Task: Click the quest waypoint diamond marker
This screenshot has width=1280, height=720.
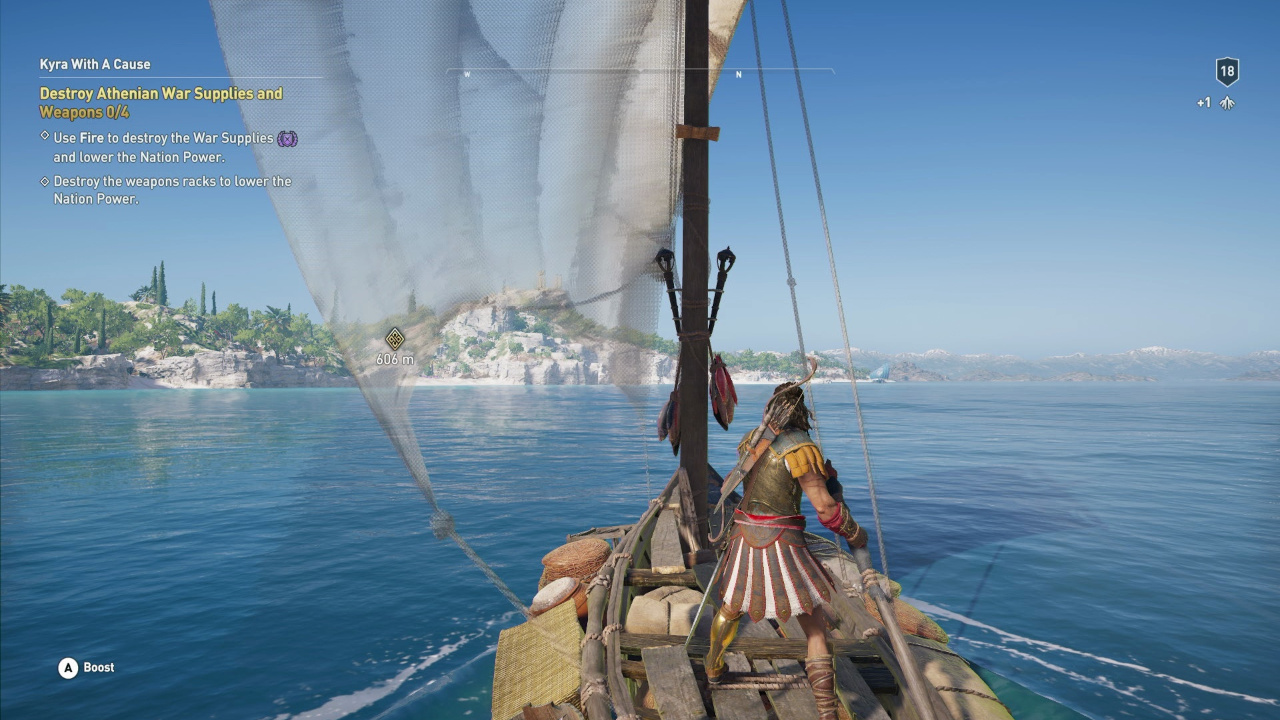Action: pos(395,339)
